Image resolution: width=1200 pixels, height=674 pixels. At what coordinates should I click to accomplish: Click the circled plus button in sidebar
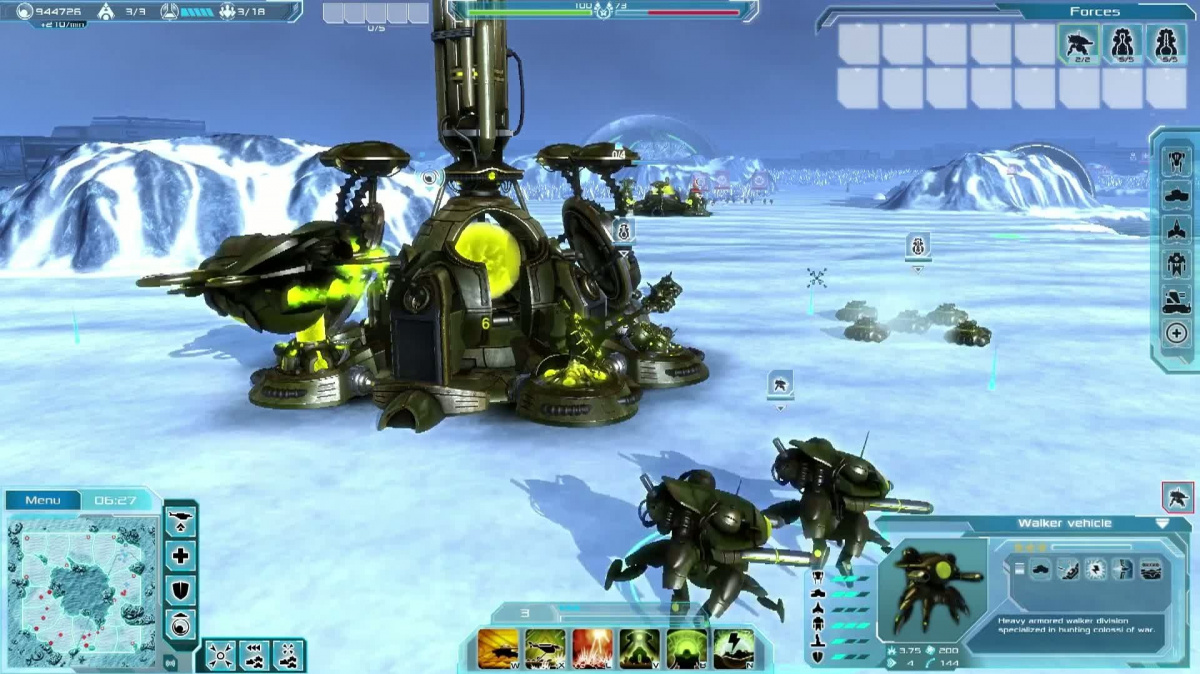(x=1176, y=333)
